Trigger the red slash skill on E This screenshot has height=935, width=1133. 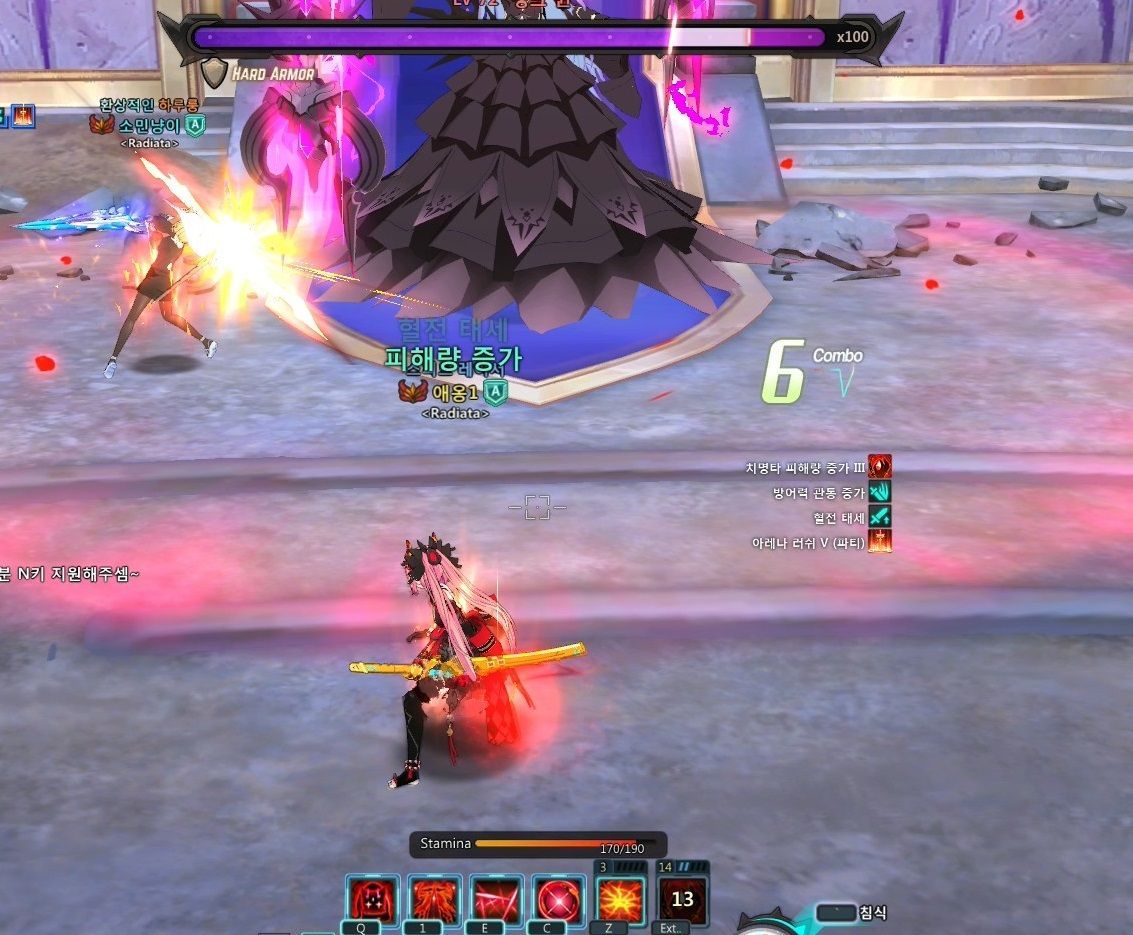pyautogui.click(x=497, y=900)
